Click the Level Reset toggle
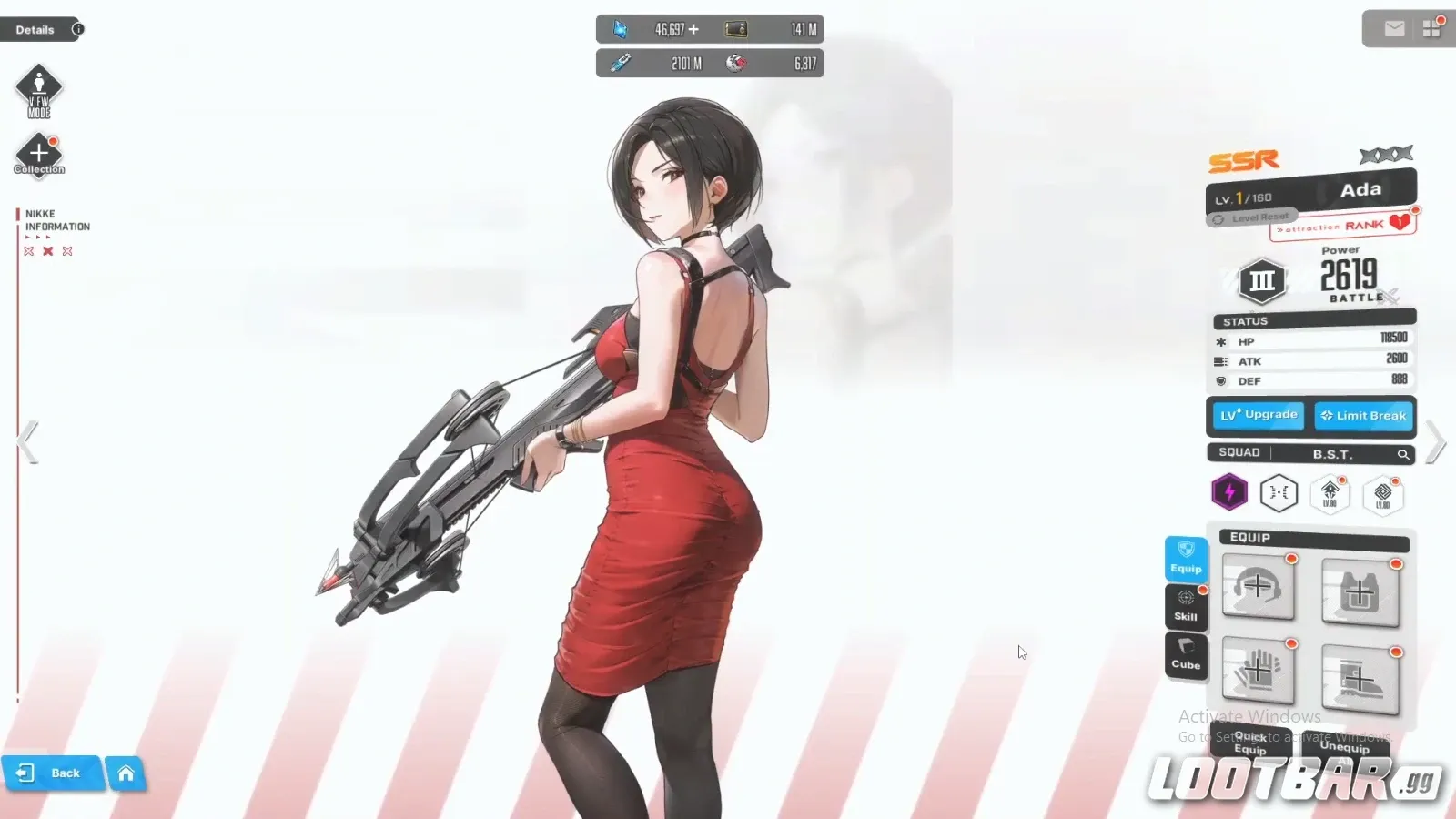 (x=1254, y=217)
